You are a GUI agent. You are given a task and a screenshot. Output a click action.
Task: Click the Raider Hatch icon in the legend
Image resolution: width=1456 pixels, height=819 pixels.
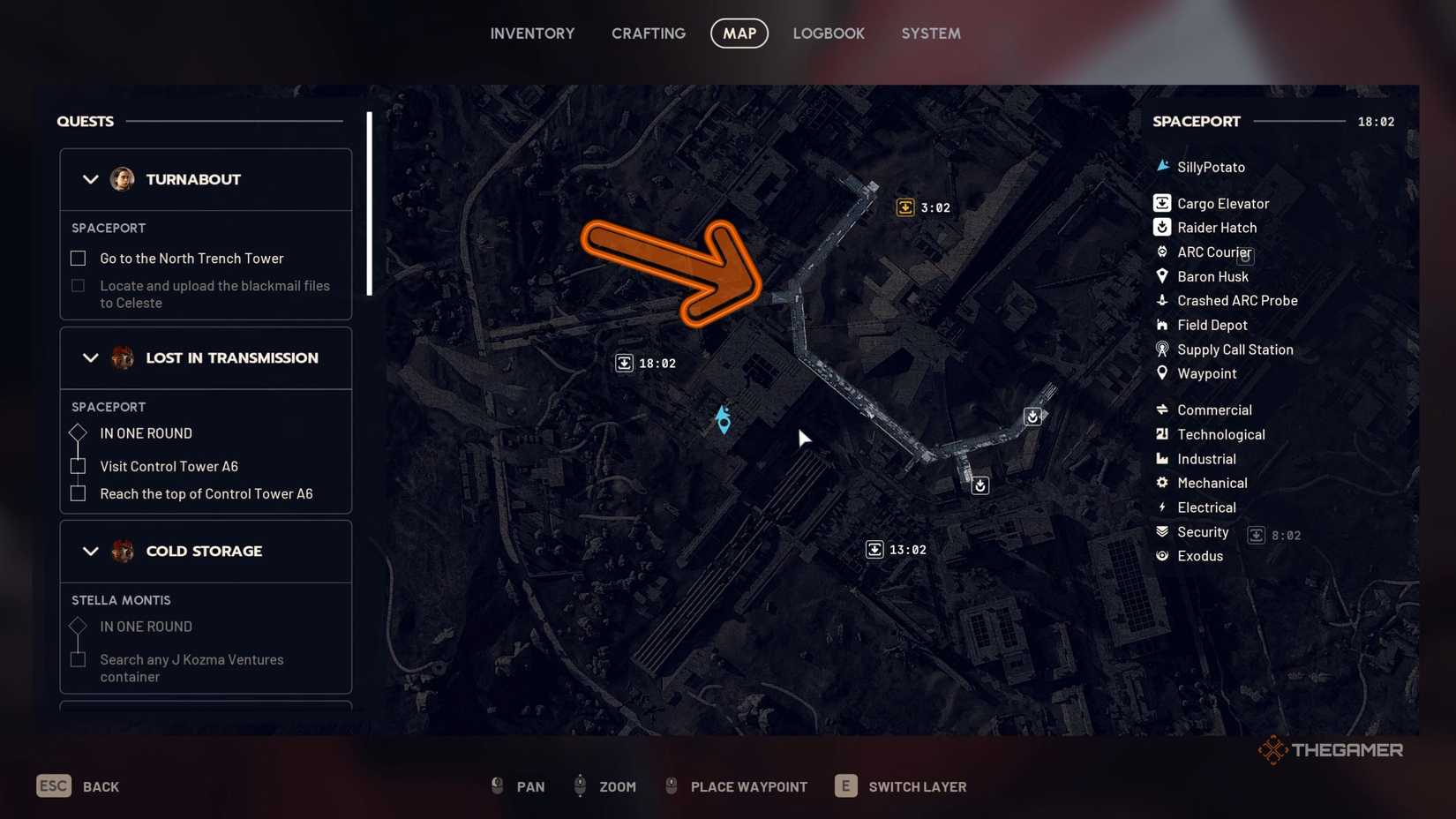pos(1162,227)
